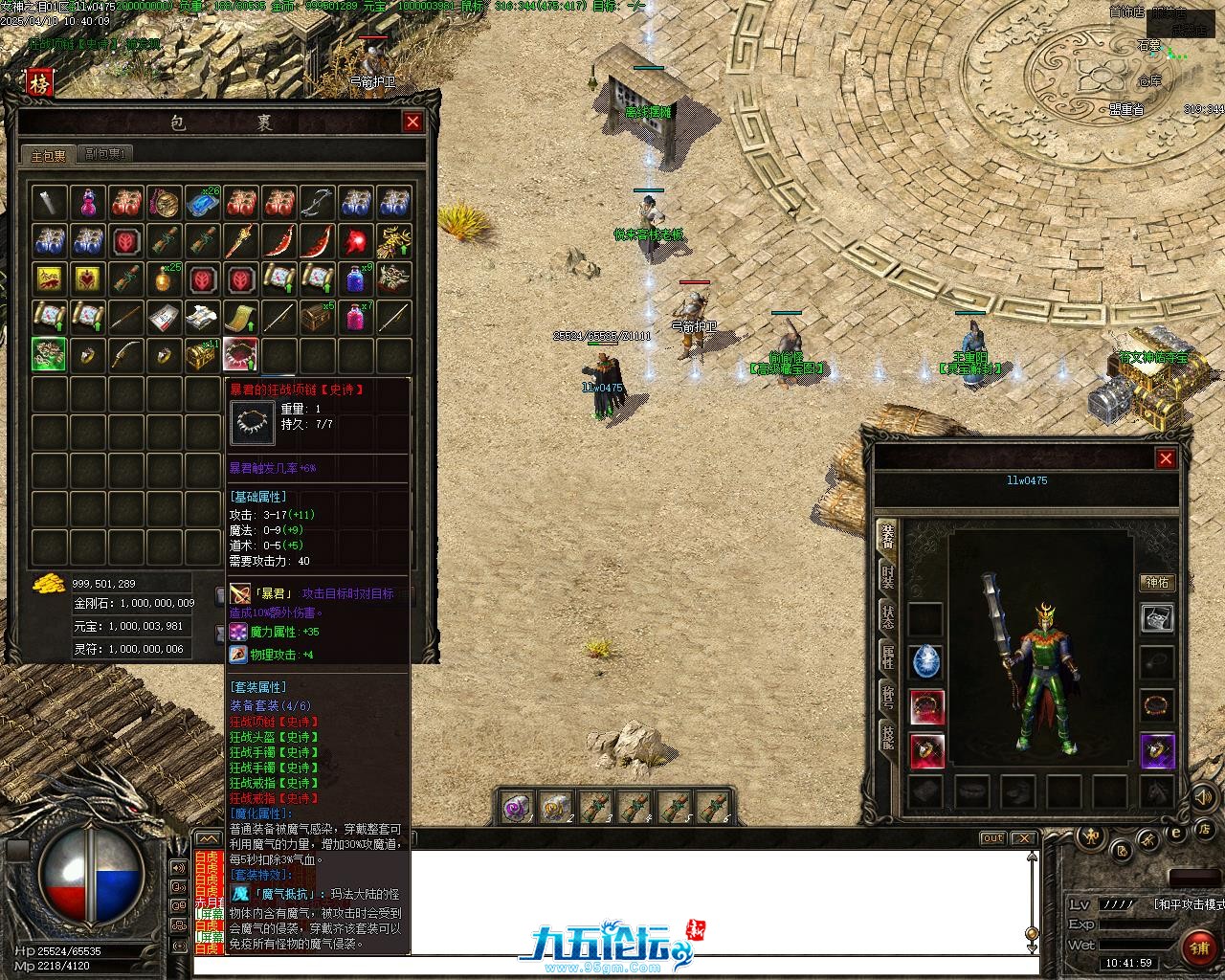
Task: Pick the golden ornate sword item
Action: 240,240
